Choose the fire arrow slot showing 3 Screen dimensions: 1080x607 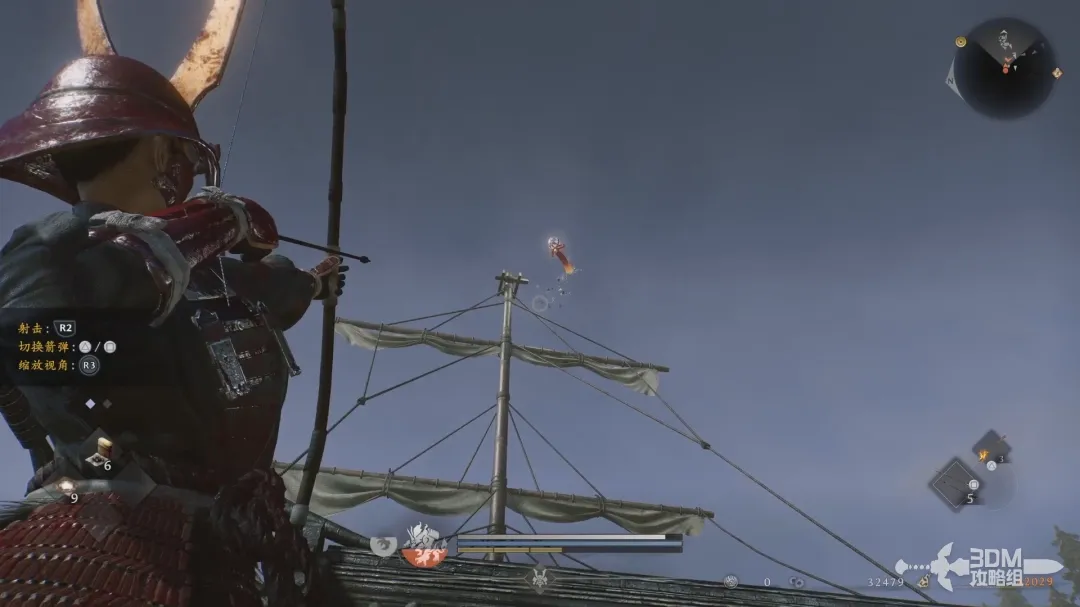(990, 449)
